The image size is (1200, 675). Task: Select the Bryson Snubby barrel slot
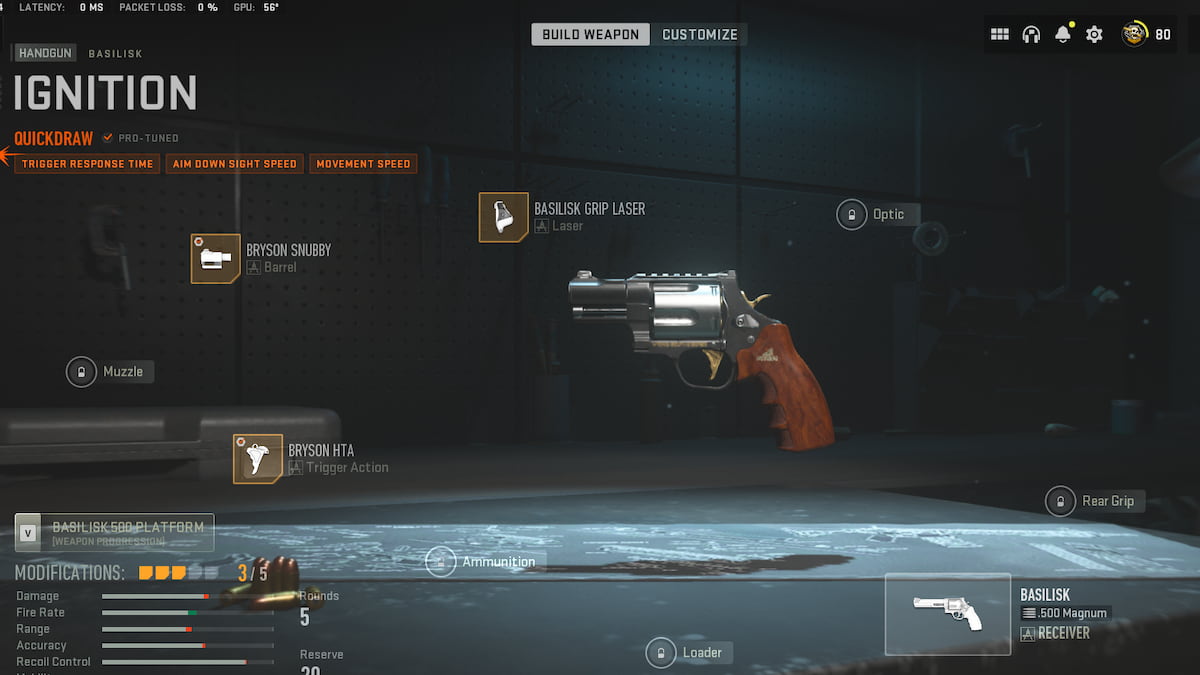(216, 259)
